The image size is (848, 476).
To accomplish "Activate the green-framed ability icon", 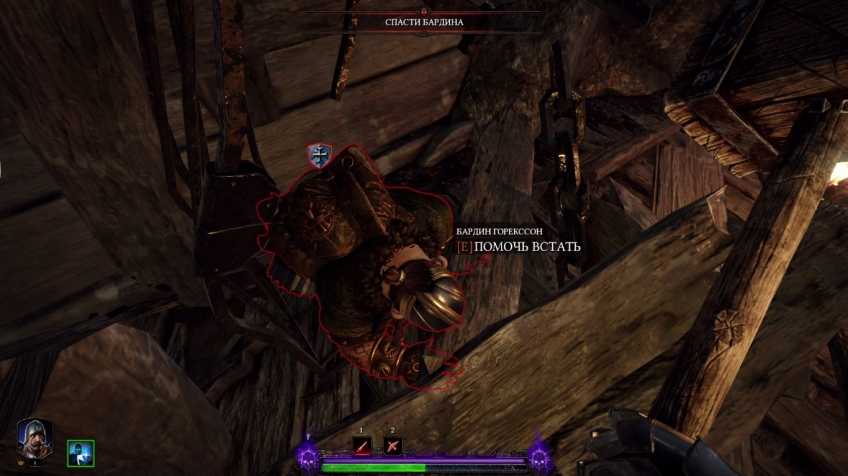I will click(x=80, y=453).
